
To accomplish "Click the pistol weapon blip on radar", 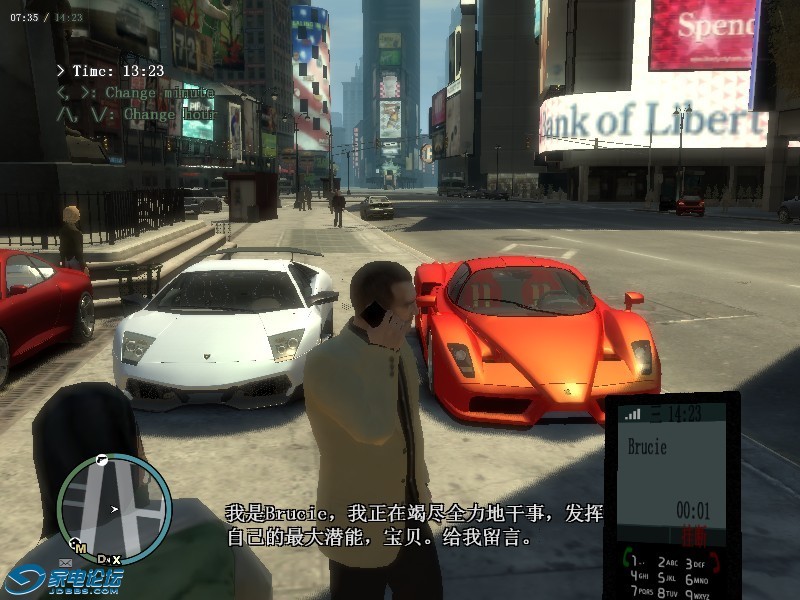I will point(102,459).
